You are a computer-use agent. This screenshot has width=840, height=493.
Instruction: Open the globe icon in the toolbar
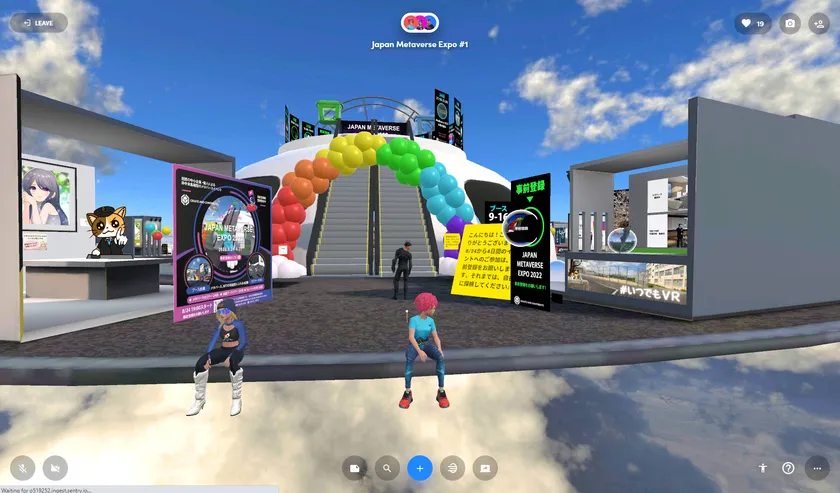453,467
